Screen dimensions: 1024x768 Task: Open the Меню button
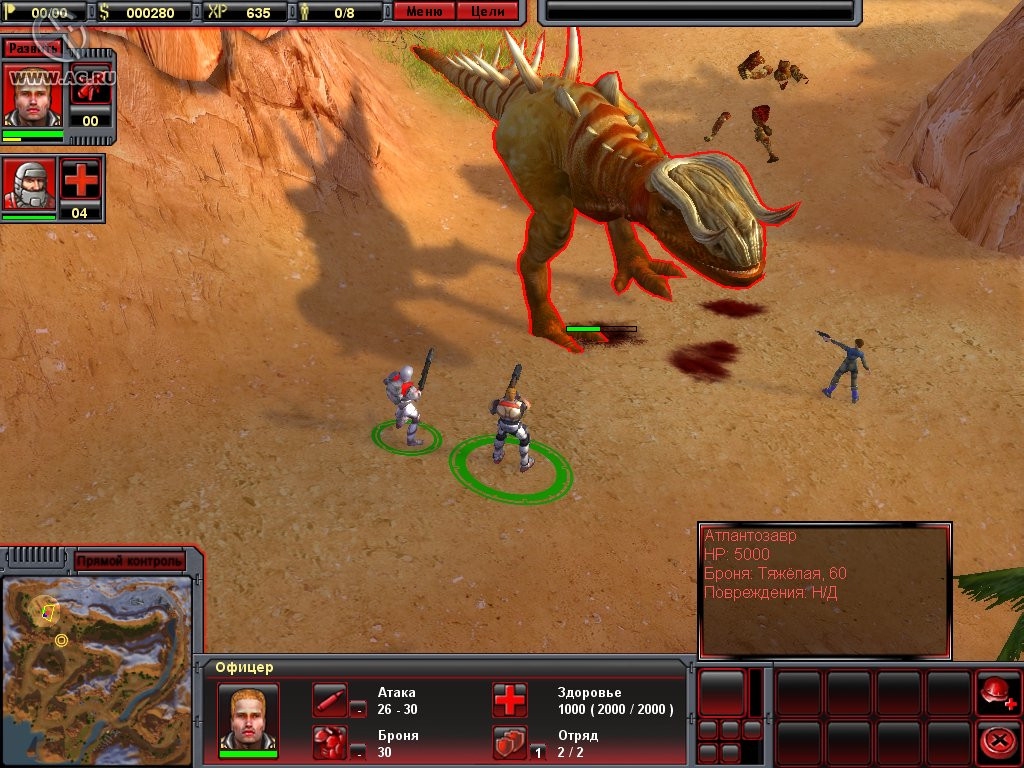(x=424, y=12)
